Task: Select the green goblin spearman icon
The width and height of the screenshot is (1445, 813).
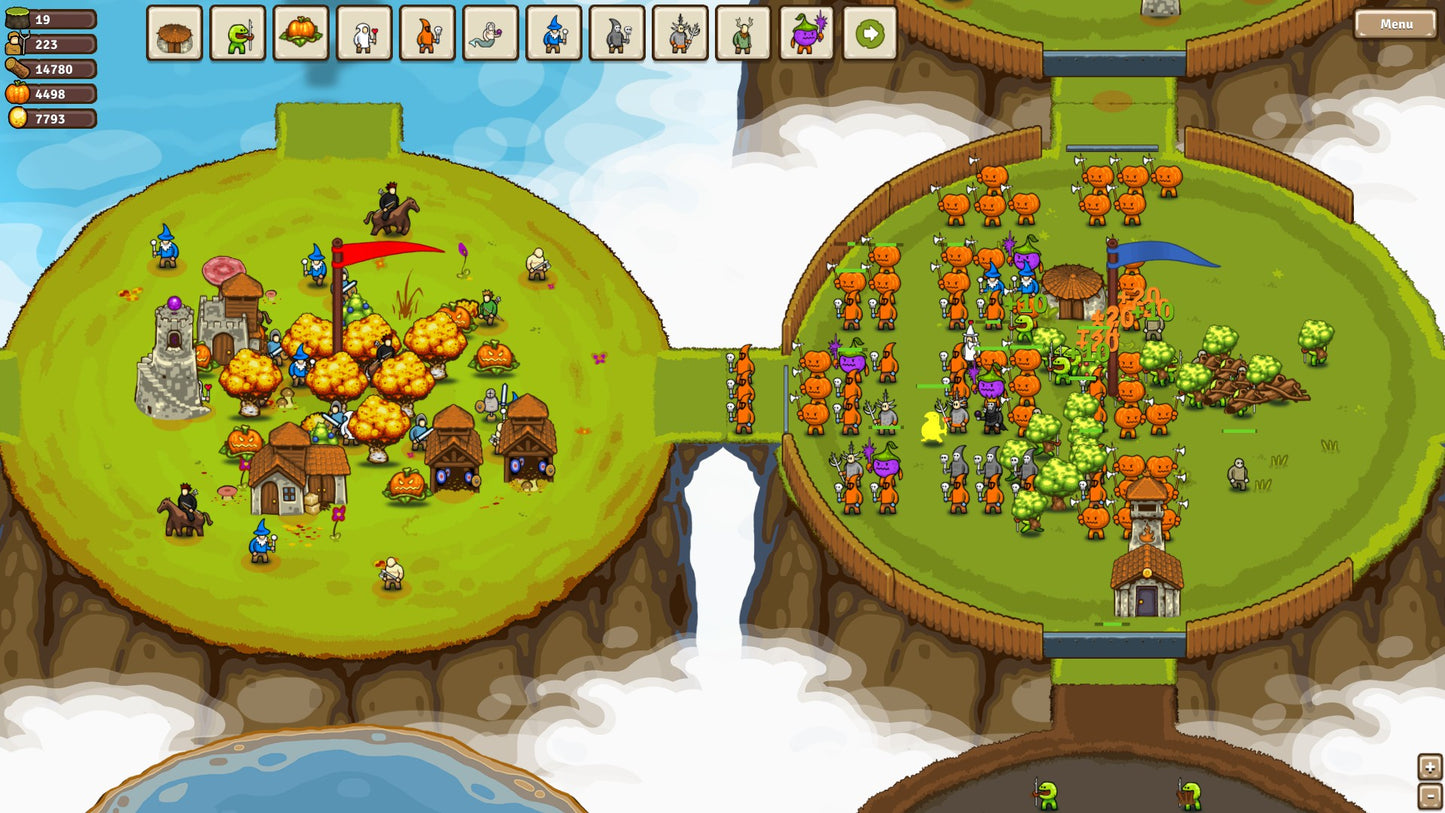Action: [x=236, y=33]
